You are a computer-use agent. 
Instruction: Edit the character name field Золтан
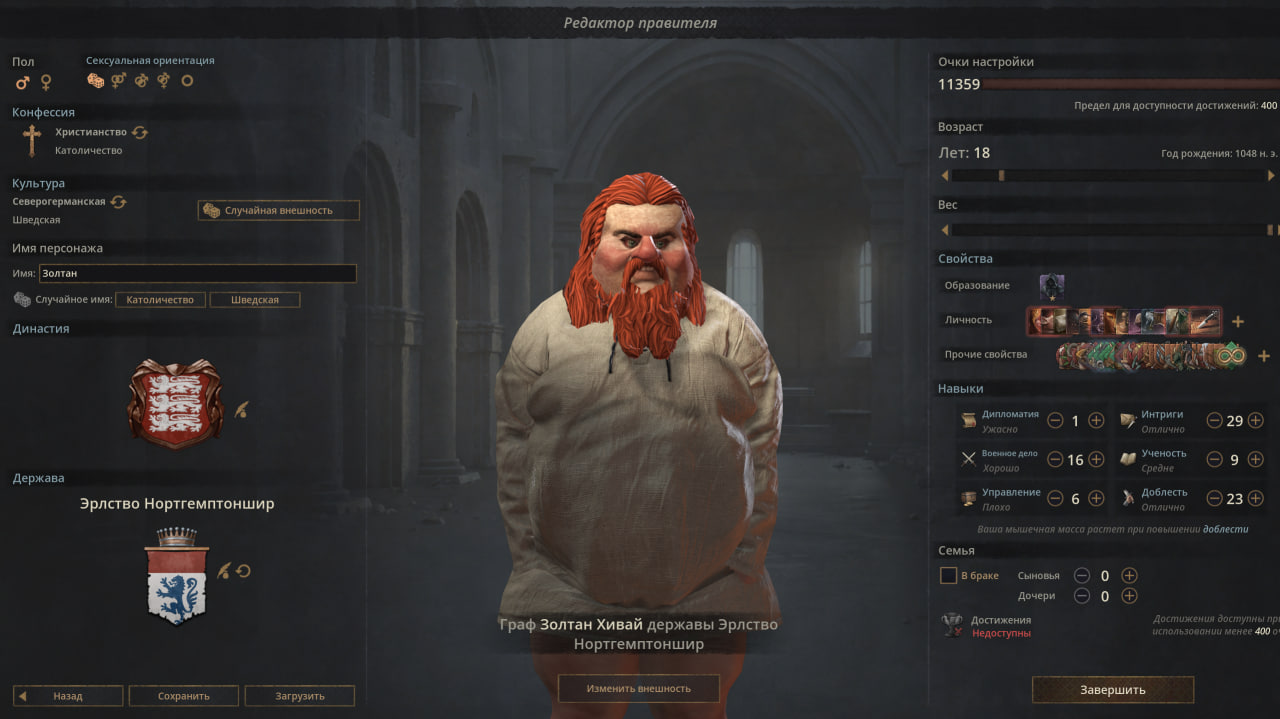point(197,273)
